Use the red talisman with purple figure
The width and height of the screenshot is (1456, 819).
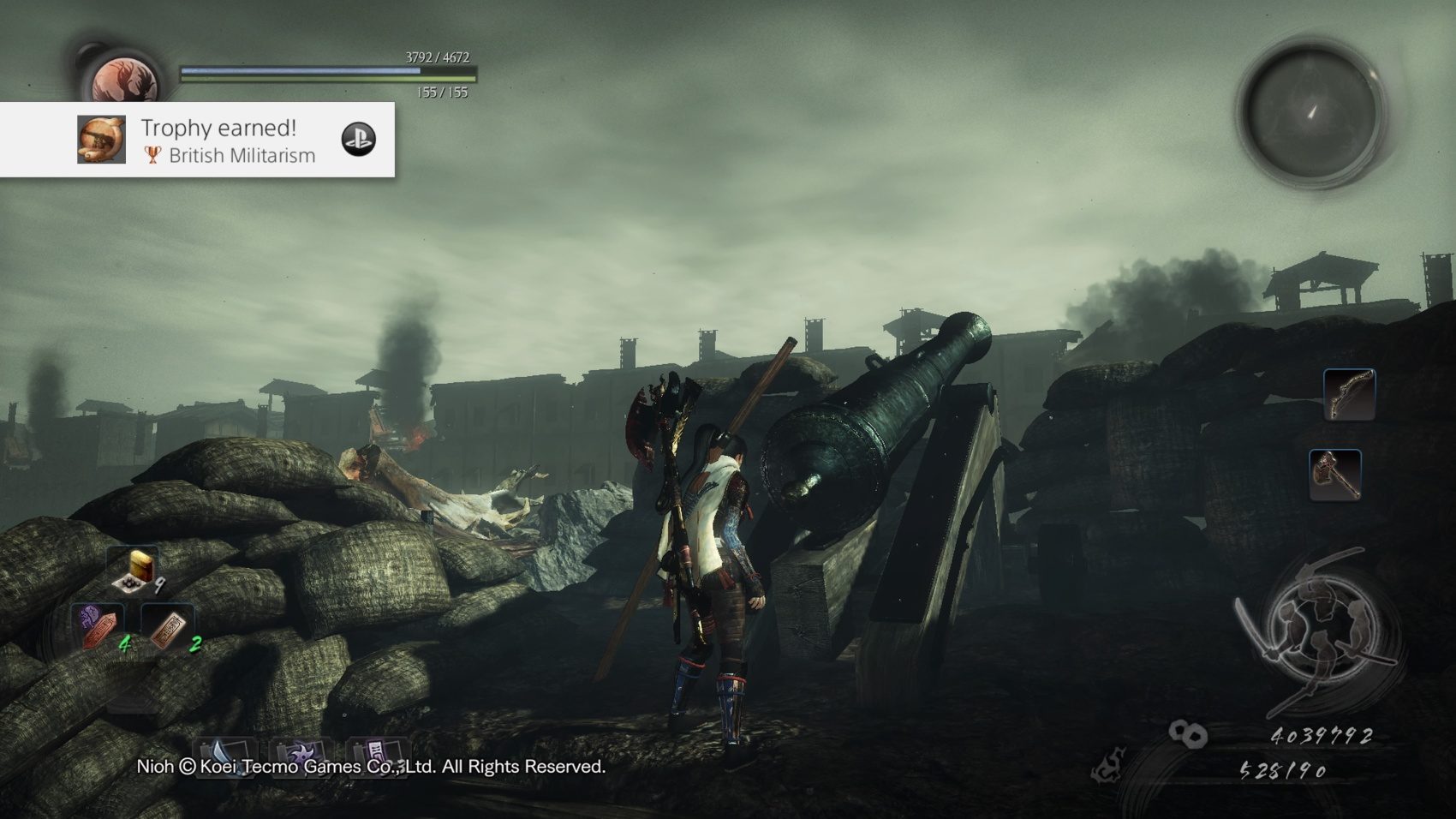[x=98, y=627]
